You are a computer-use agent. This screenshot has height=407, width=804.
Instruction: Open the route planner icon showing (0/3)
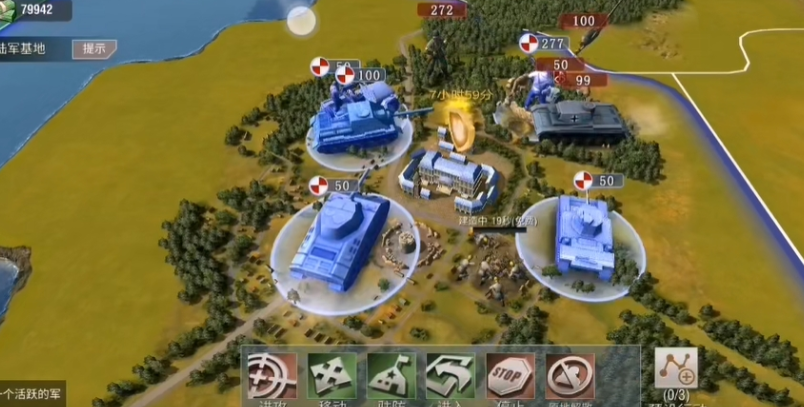coord(676,371)
